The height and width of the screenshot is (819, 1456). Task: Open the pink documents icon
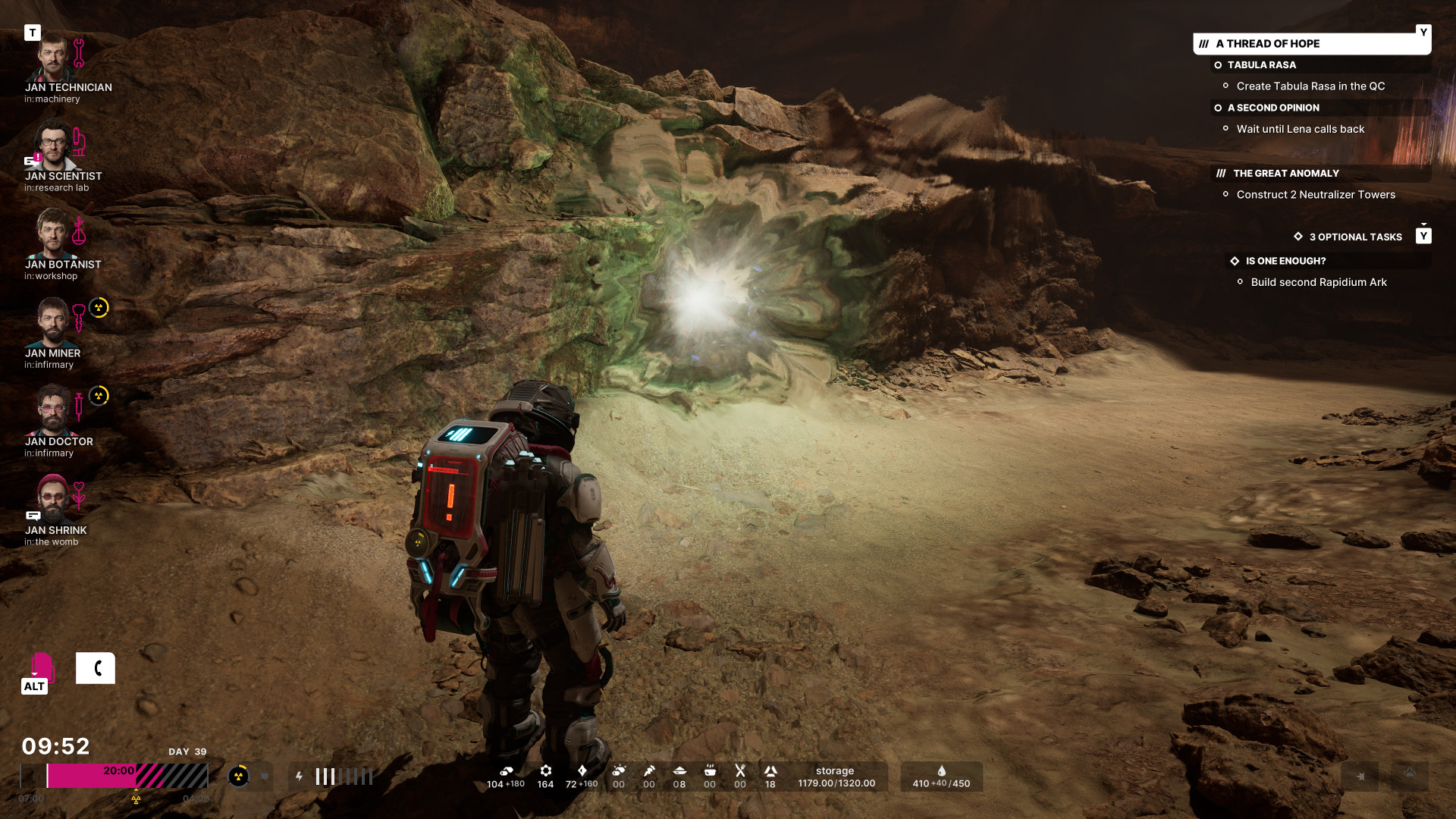(41, 668)
